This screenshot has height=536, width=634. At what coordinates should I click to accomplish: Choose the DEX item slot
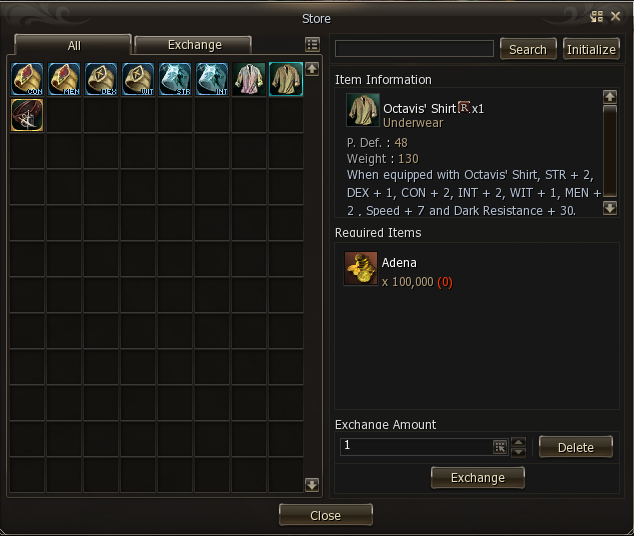101,78
